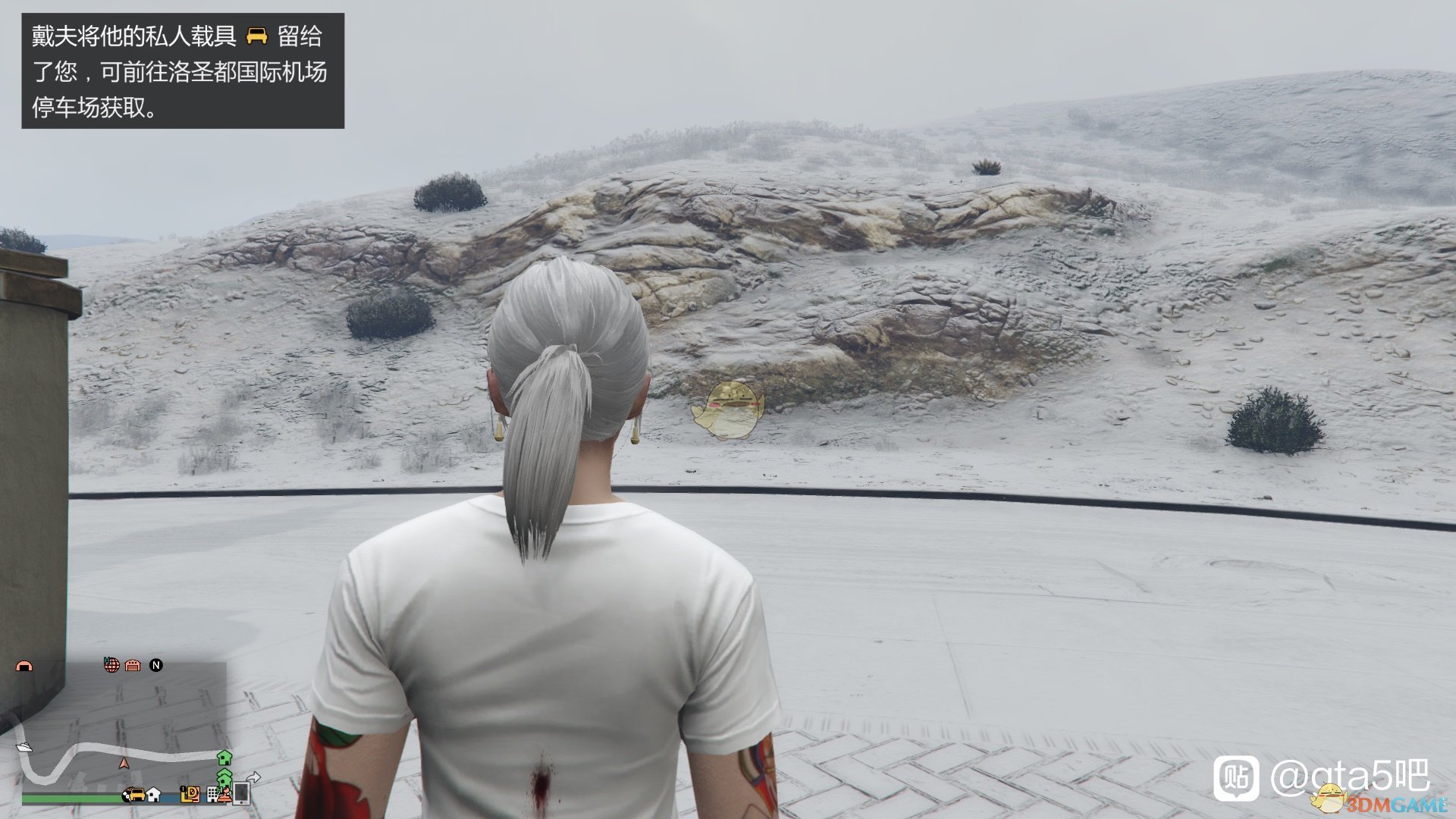The image size is (1456, 819).
Task: Click the white house safehouse blip
Action: tap(153, 795)
